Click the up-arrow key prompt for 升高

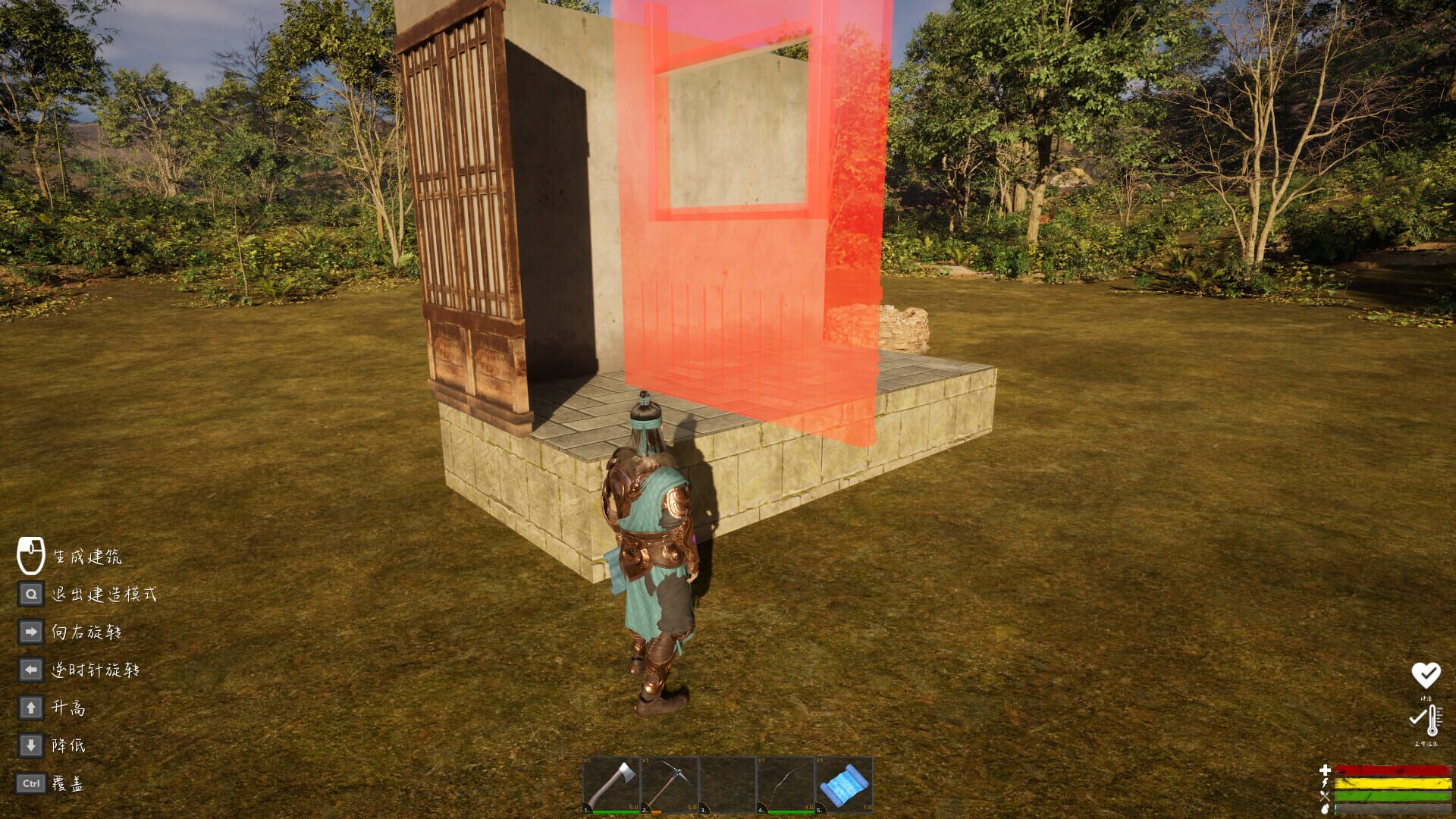[x=30, y=708]
